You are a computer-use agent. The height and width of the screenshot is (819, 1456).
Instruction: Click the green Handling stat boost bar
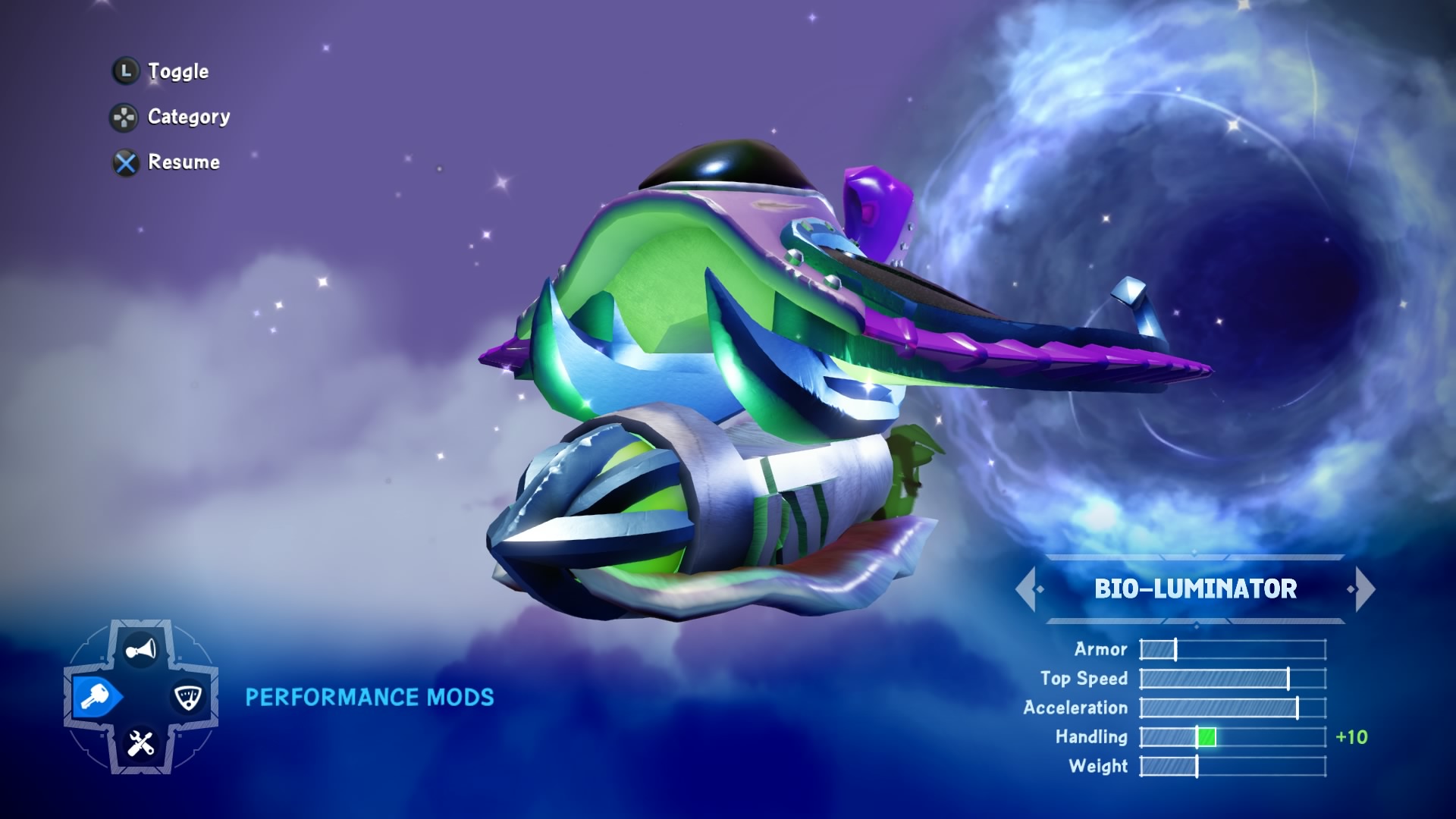(x=1205, y=736)
